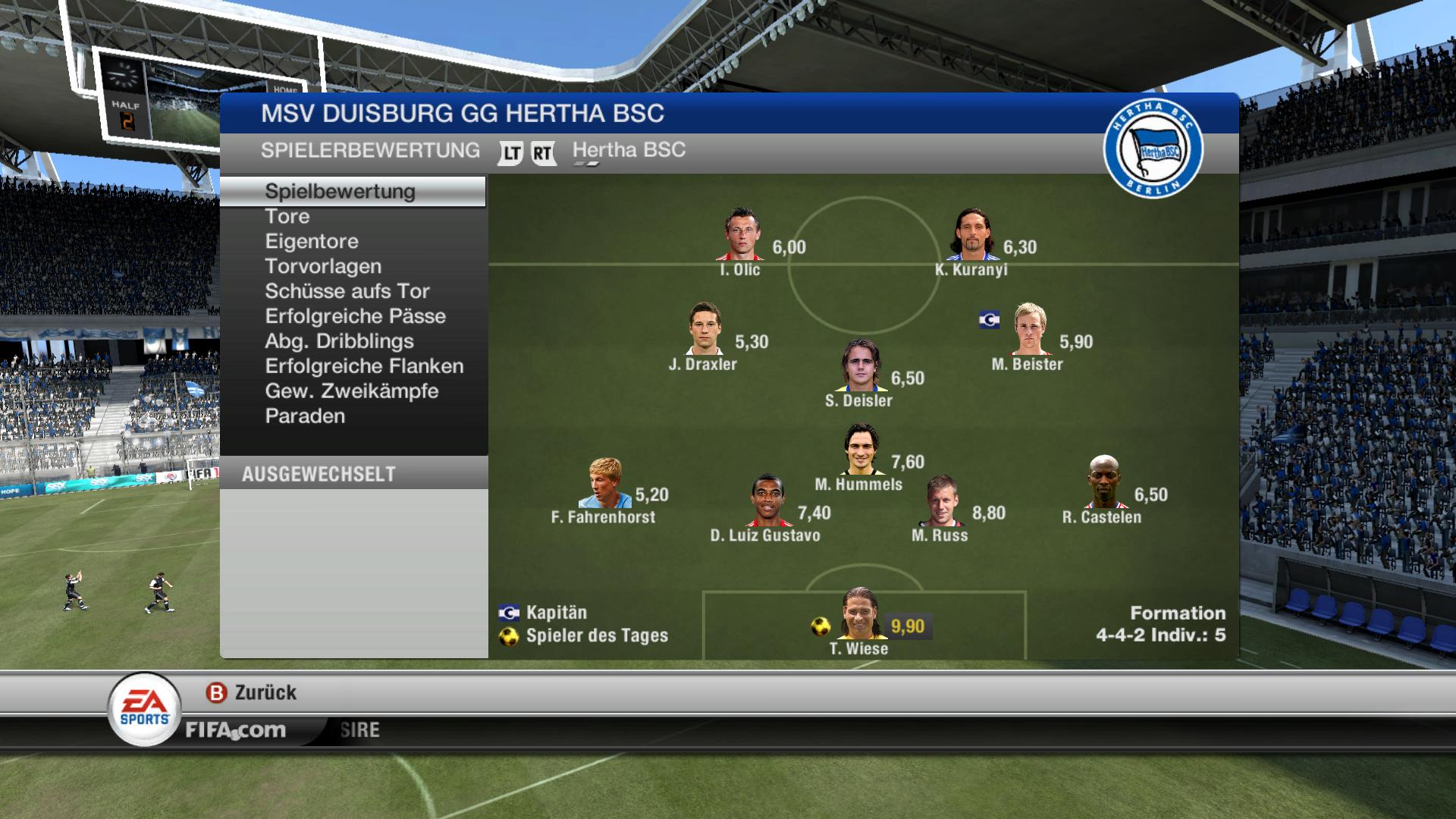Choose Eigentore from the list
The height and width of the screenshot is (819, 1456).
tap(312, 242)
